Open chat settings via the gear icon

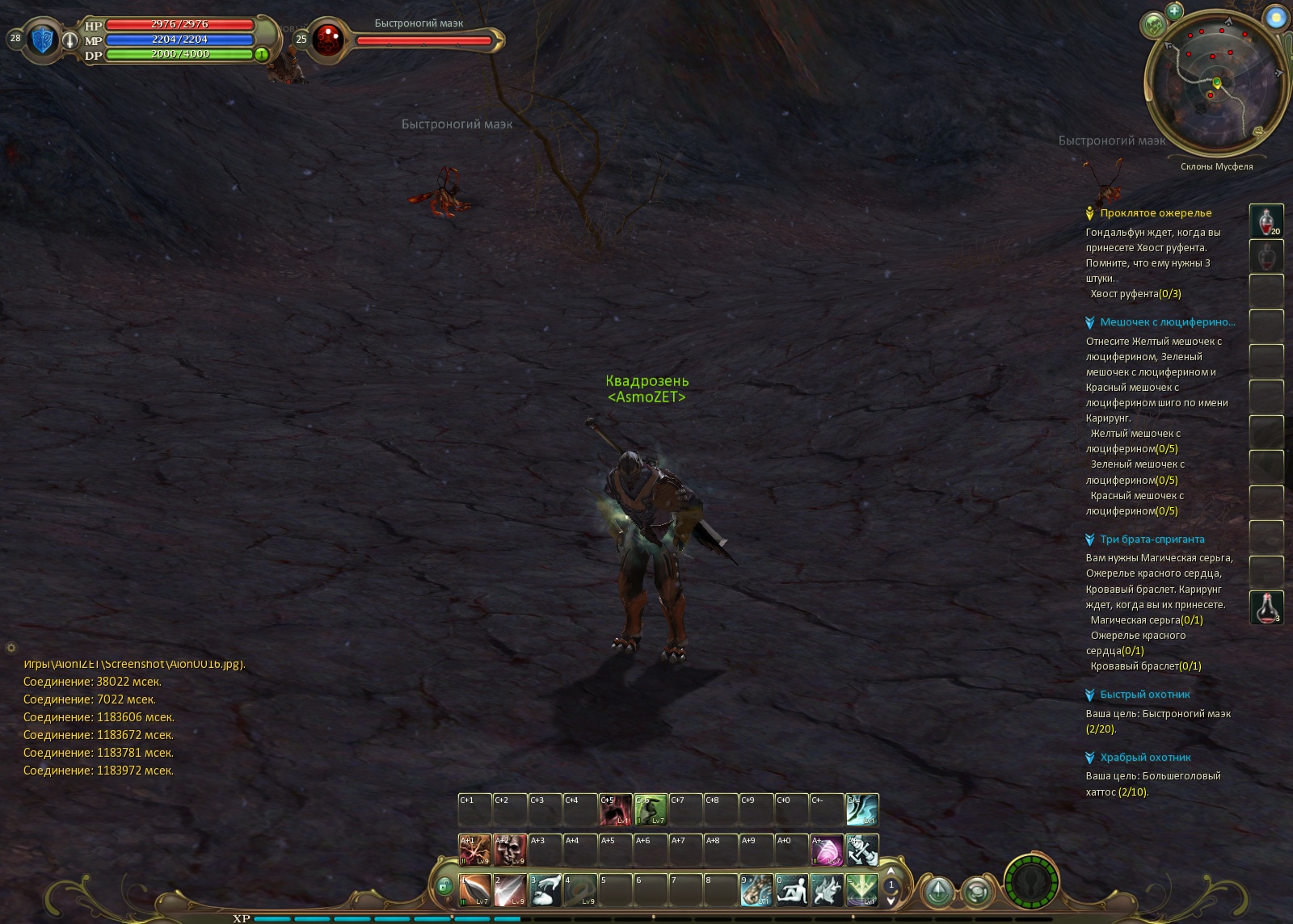pos(11,648)
